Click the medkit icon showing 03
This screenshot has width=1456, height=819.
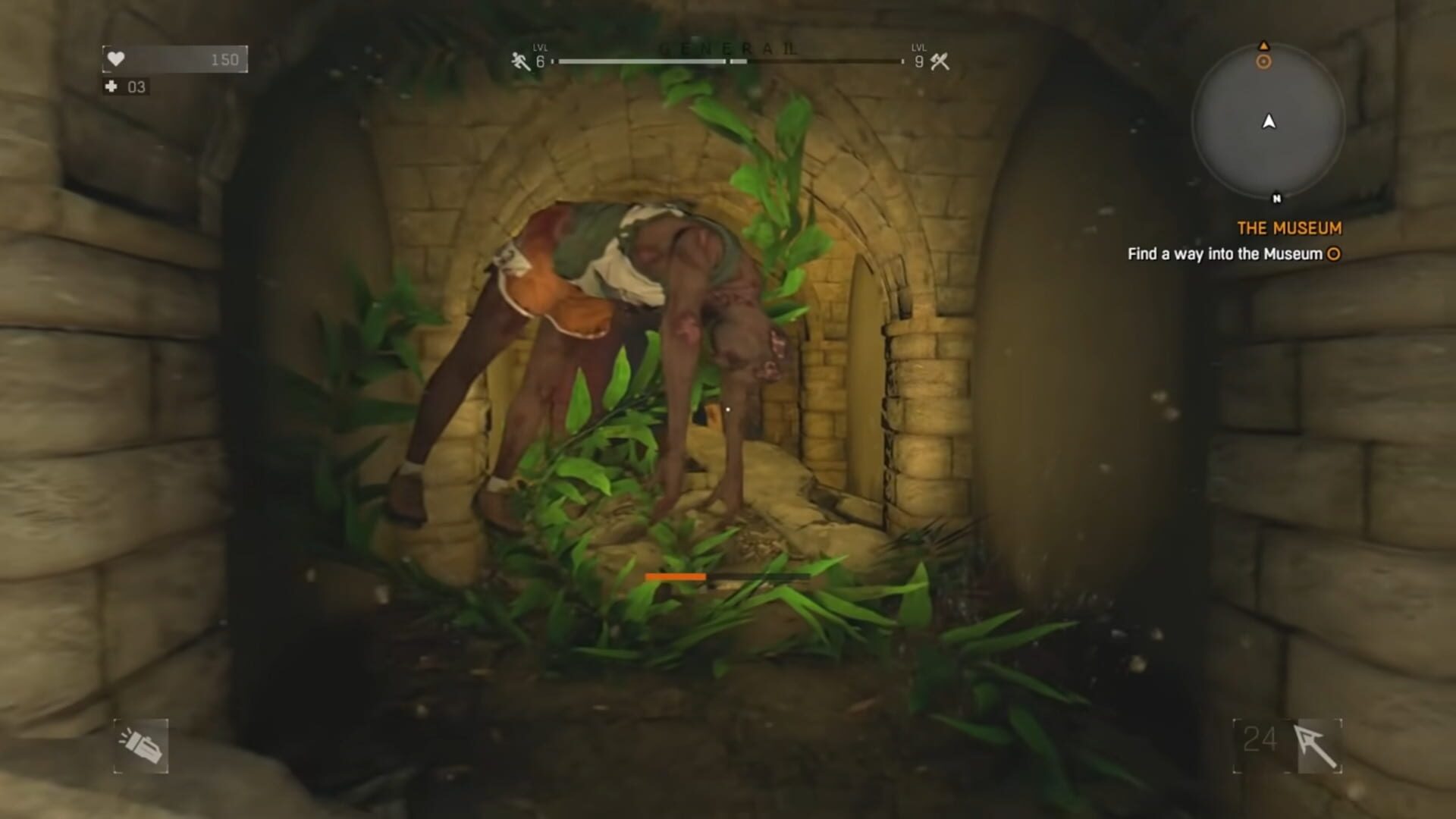pyautogui.click(x=125, y=86)
